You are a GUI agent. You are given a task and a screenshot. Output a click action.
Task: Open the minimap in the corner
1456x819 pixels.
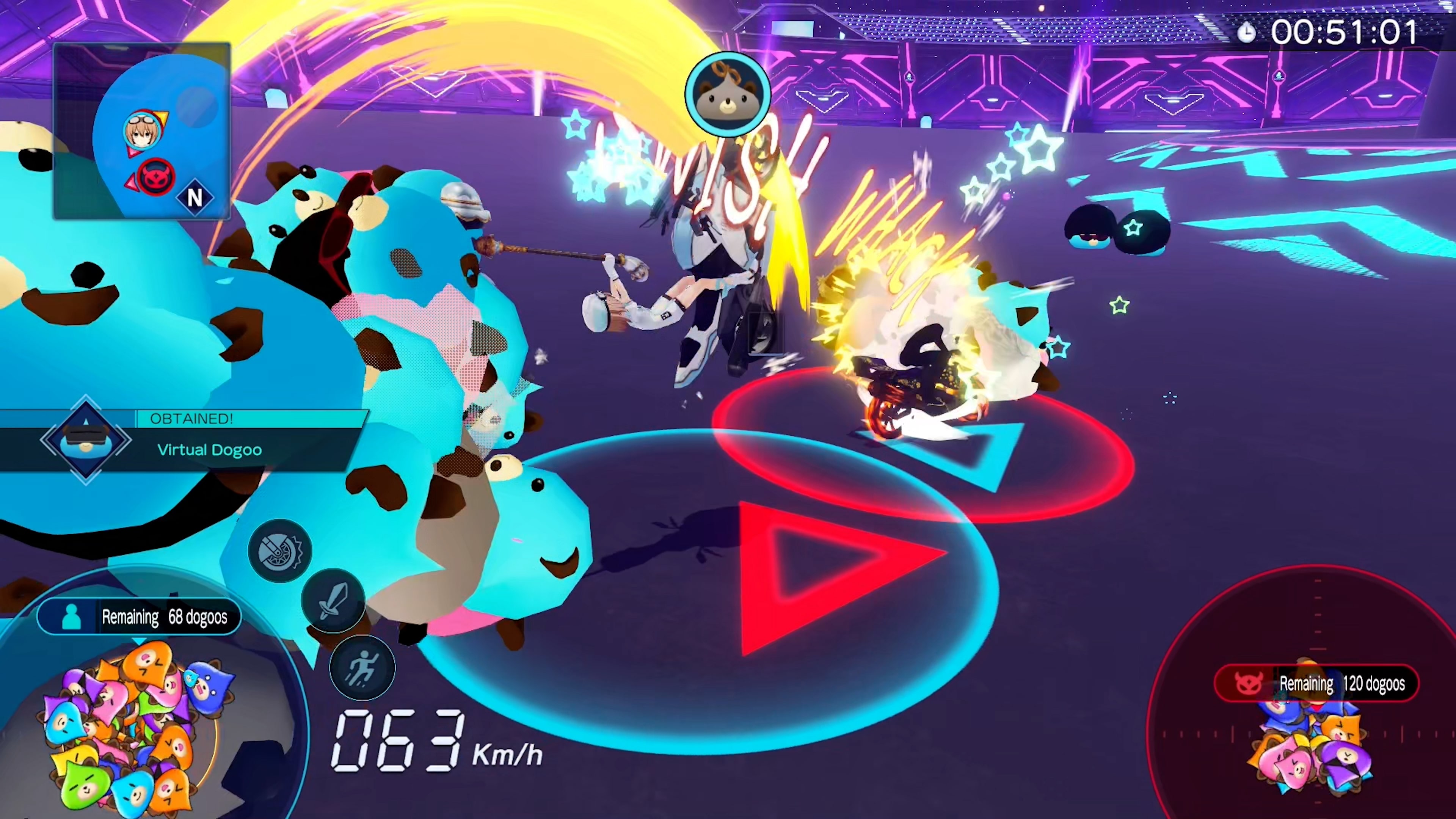[x=141, y=130]
